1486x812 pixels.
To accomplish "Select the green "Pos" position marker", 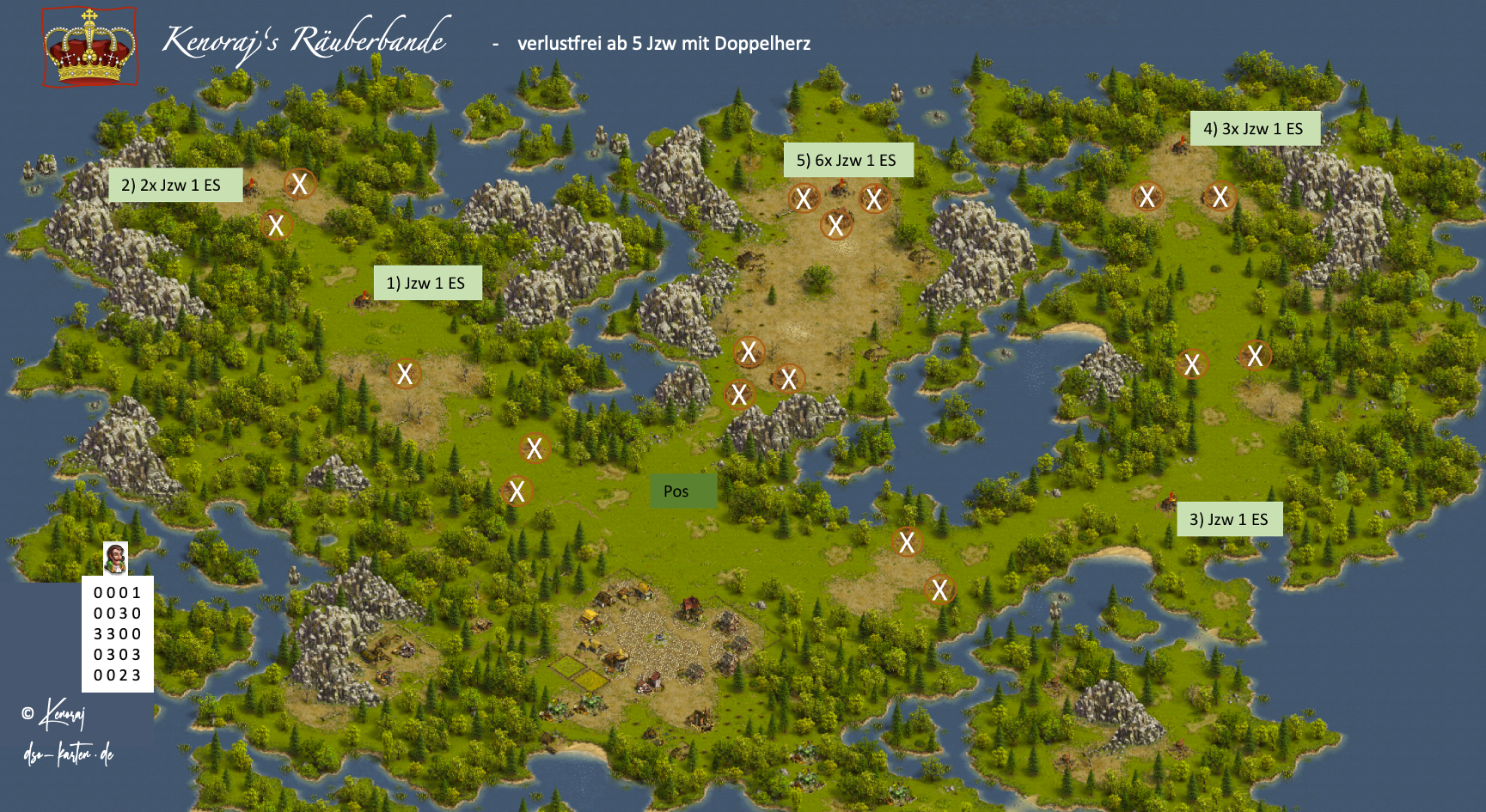I will tap(682, 491).
